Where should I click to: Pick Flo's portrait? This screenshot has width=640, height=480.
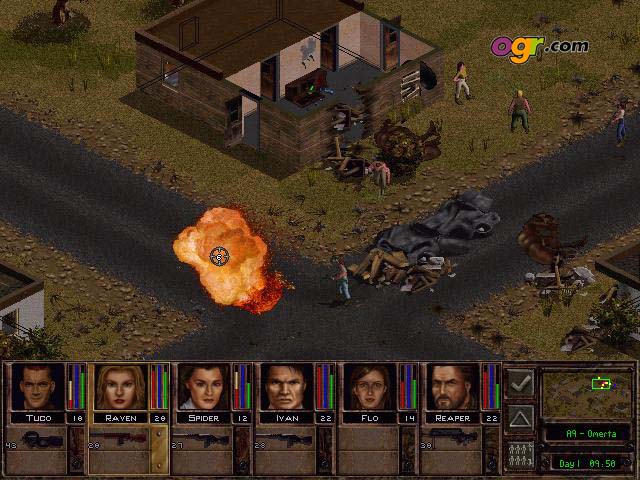[x=369, y=388]
